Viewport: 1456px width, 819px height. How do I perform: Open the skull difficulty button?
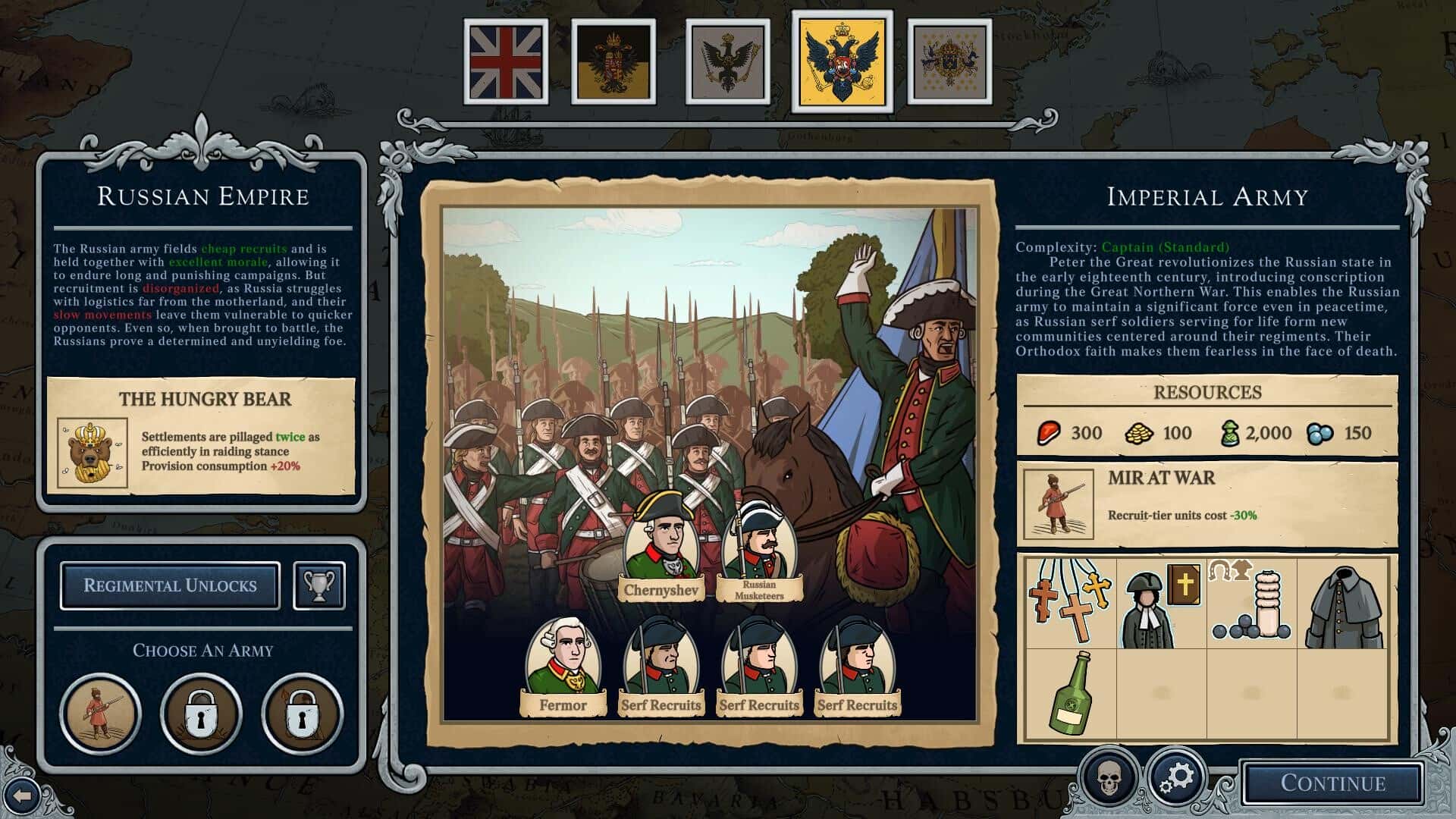click(1109, 777)
